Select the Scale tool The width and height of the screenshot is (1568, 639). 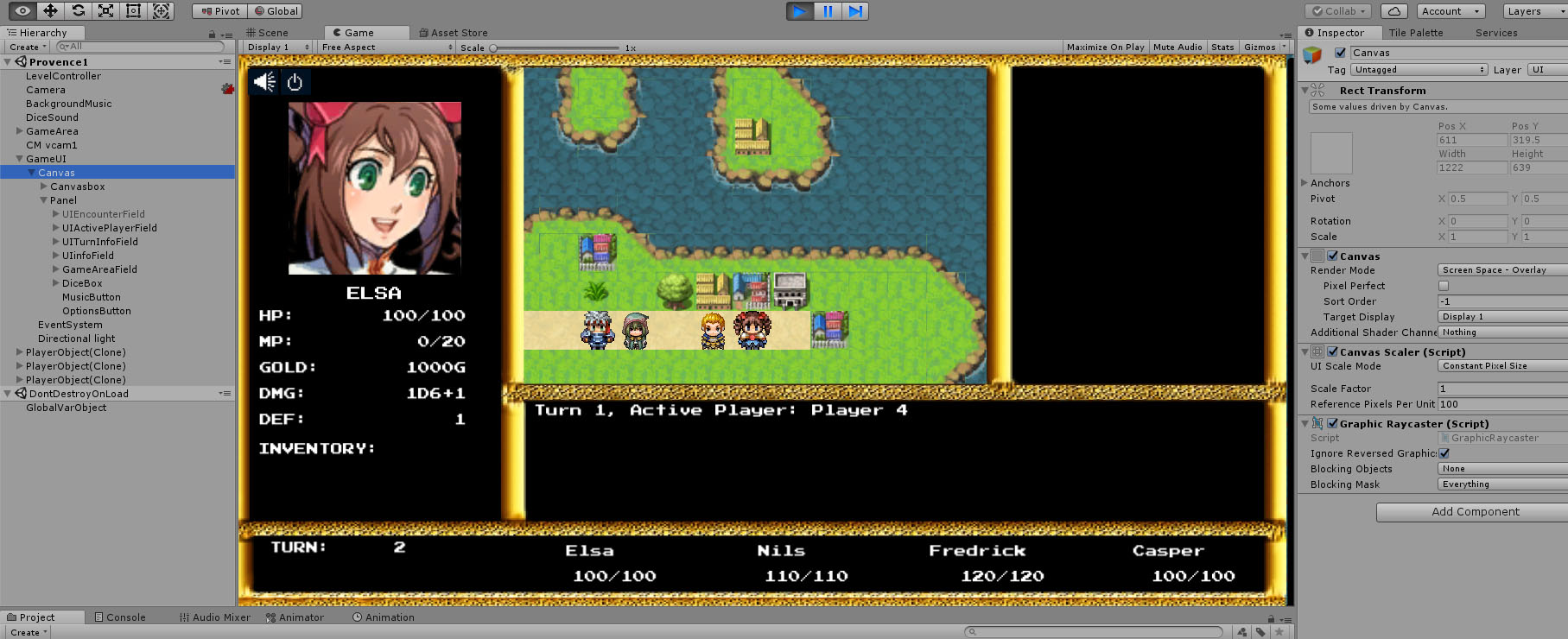click(x=106, y=11)
